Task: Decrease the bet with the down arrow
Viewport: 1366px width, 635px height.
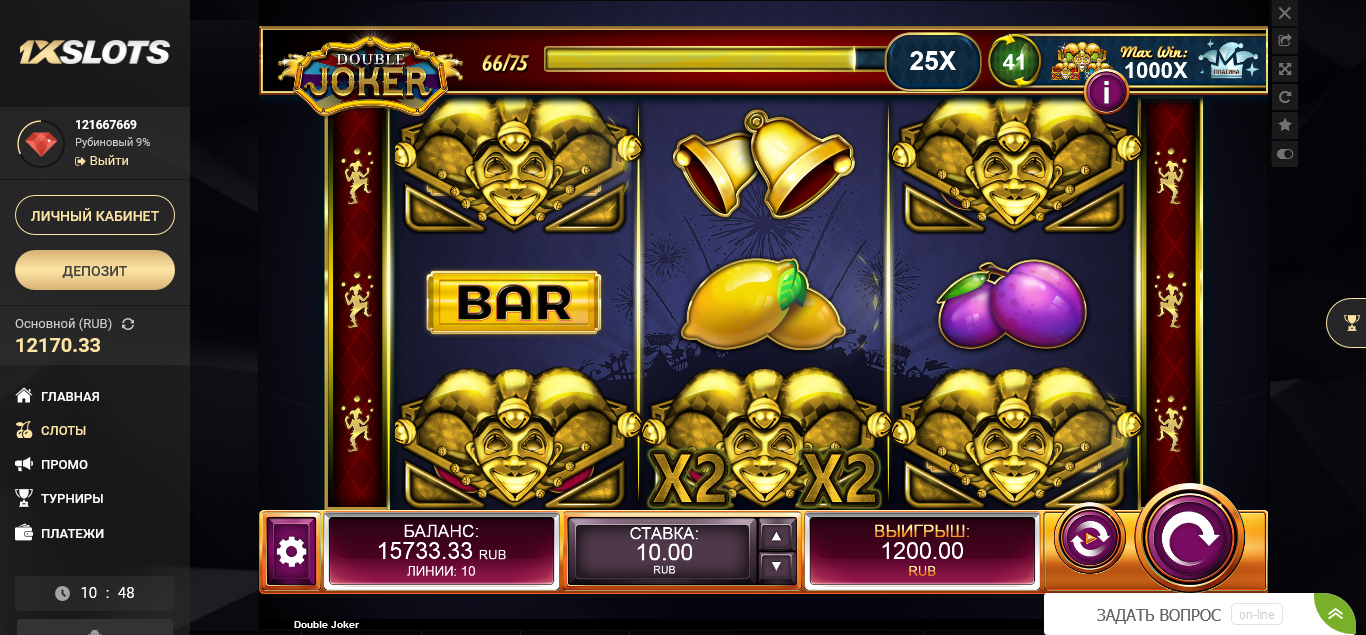Action: click(777, 566)
